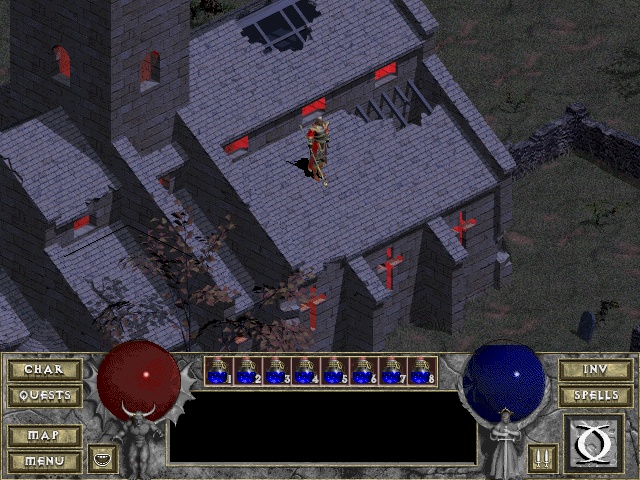Select the blue potion in belt slot 4
The width and height of the screenshot is (640, 480).
pyautogui.click(x=307, y=371)
